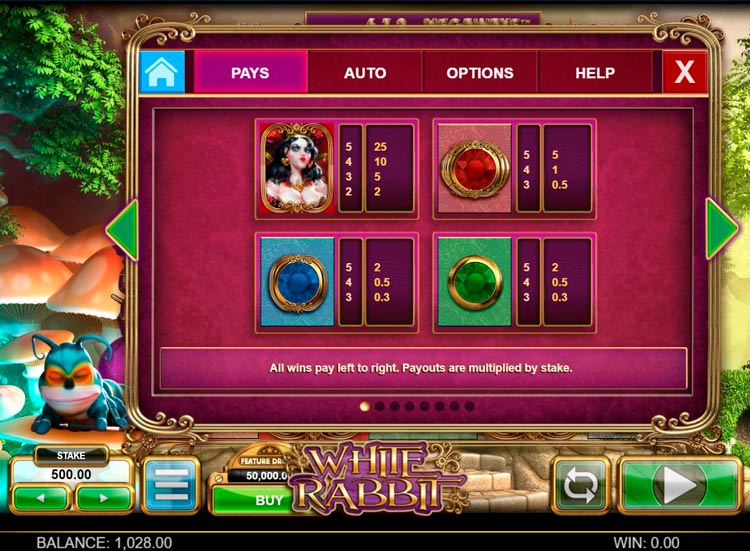Viewport: 750px width, 551px height.
Task: Open the blue hamburger menu
Action: [171, 485]
